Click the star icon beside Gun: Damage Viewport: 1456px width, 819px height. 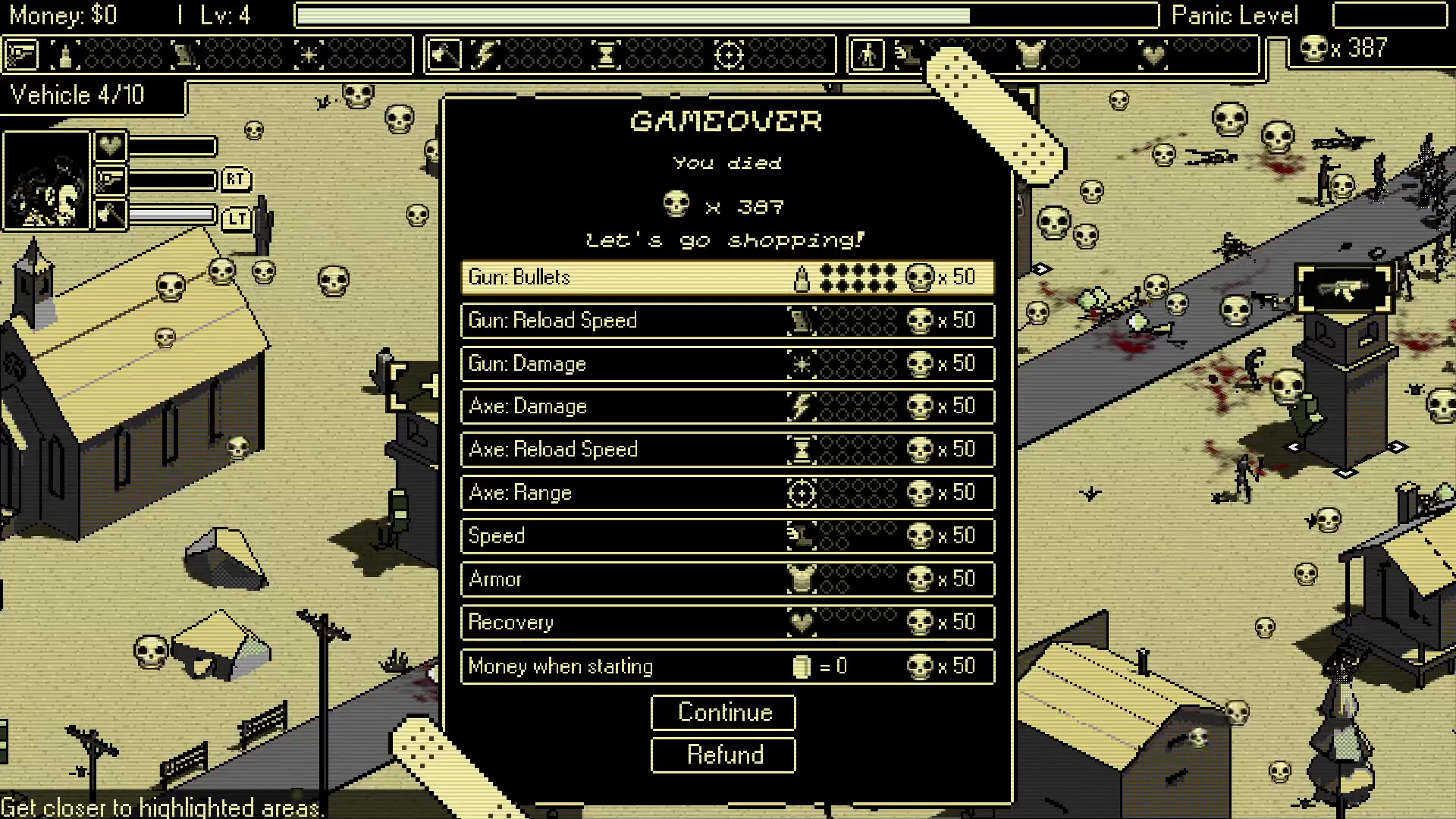click(802, 363)
